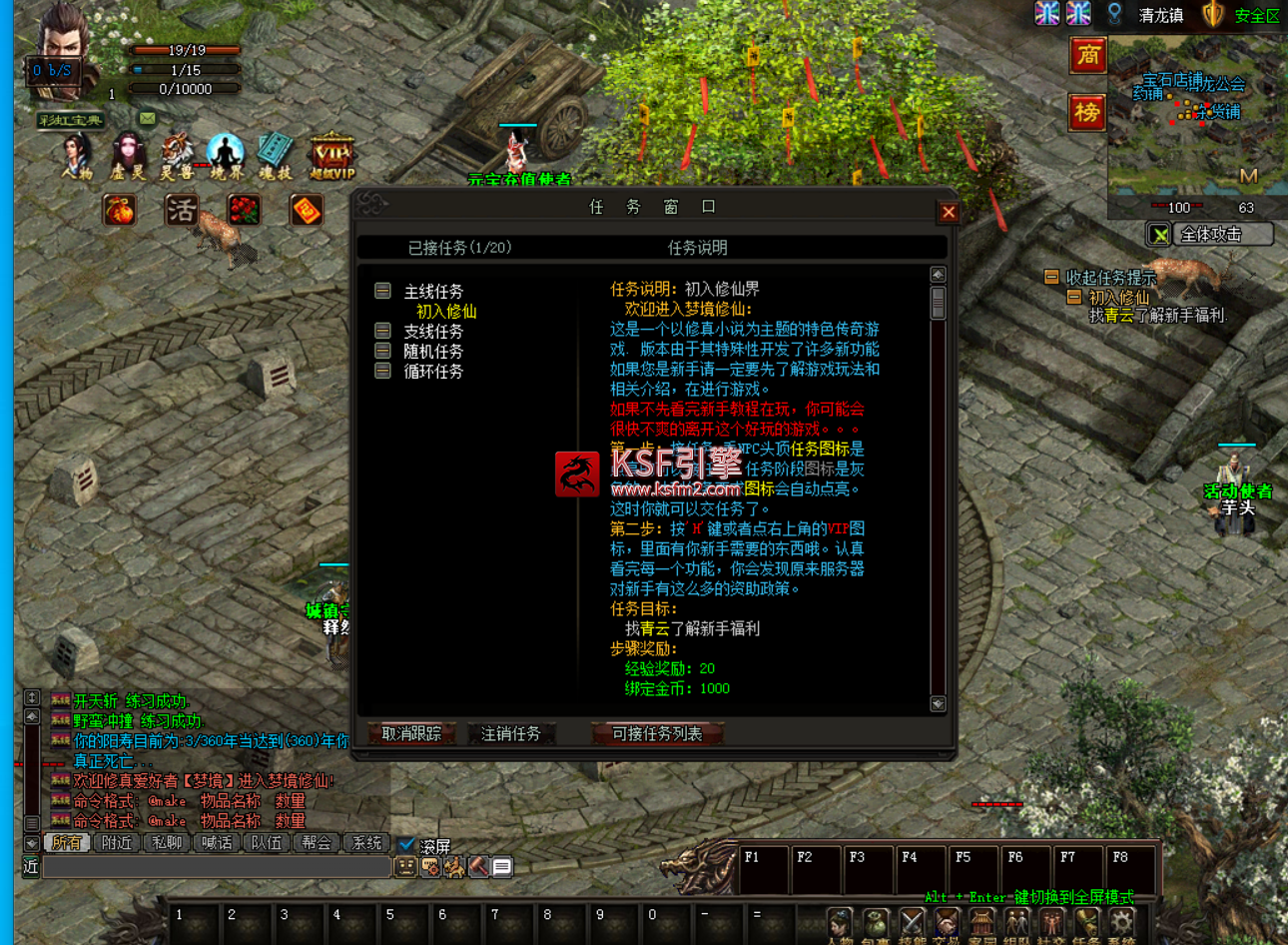Click the 取消跟踪 (cancel tracking) button
This screenshot has width=1288, height=945.
tap(411, 733)
